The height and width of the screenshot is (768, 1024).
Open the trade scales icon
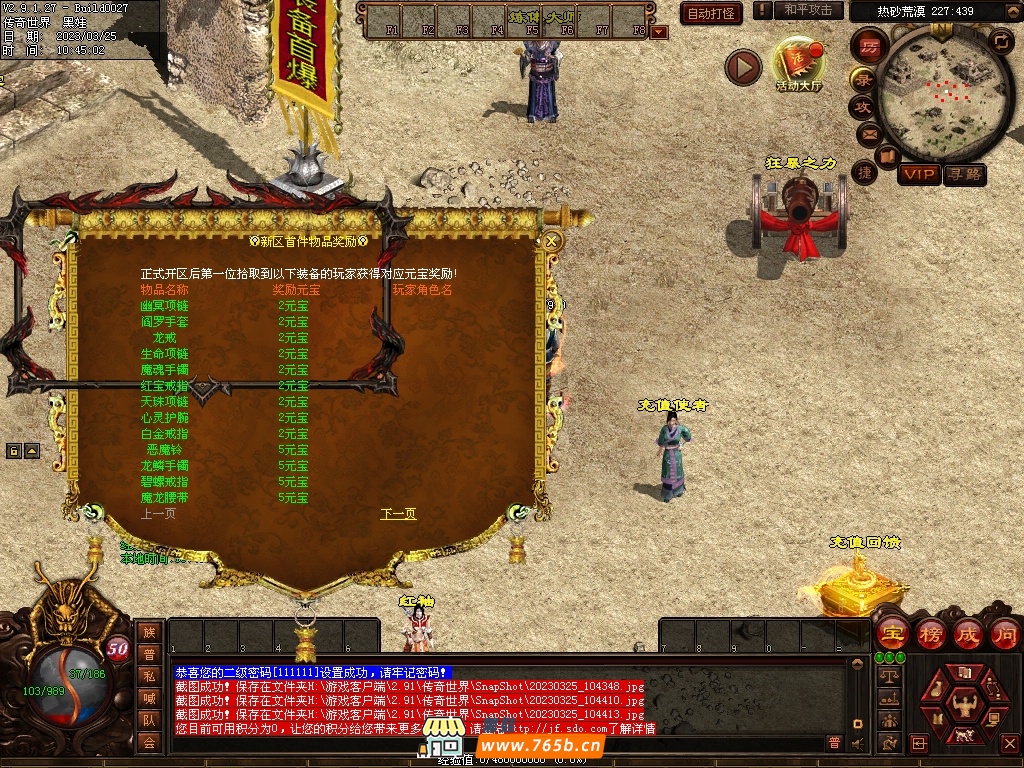[887, 676]
